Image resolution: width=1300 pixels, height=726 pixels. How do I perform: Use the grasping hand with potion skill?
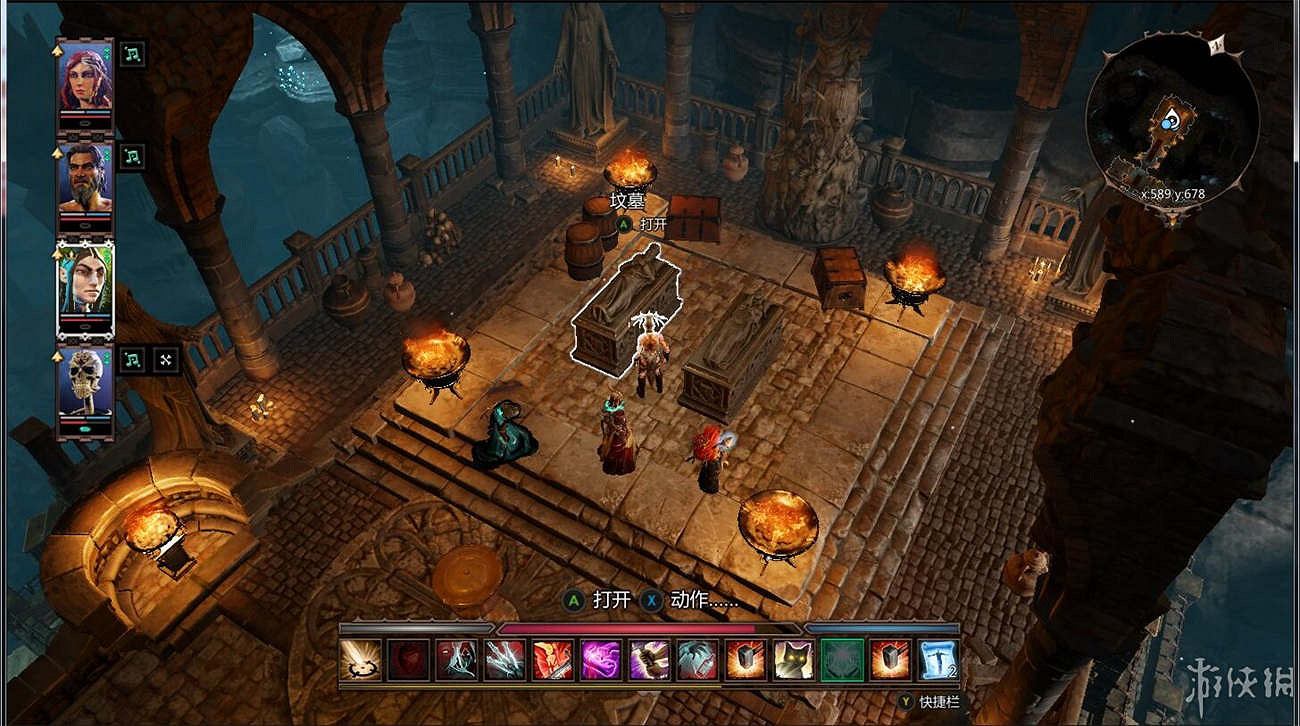click(x=697, y=660)
